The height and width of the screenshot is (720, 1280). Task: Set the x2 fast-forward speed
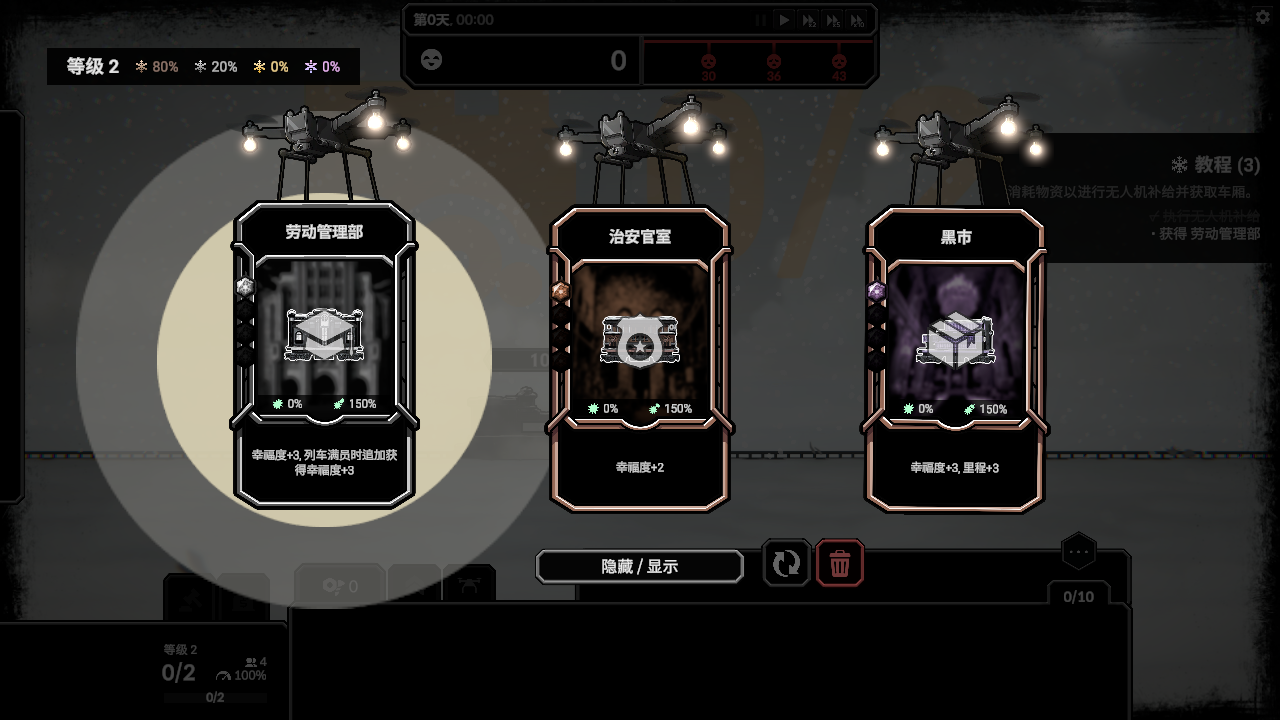[809, 20]
